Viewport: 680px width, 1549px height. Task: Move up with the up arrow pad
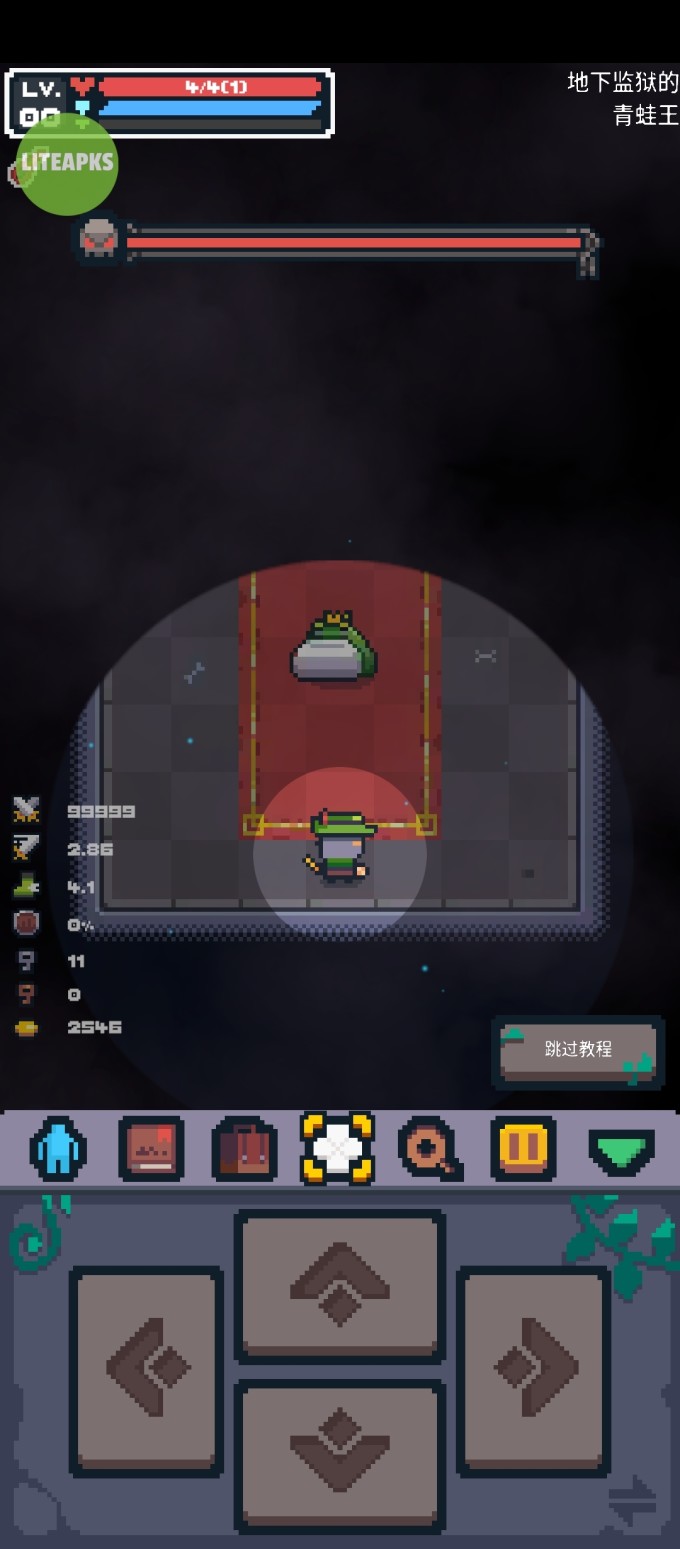[340, 1285]
